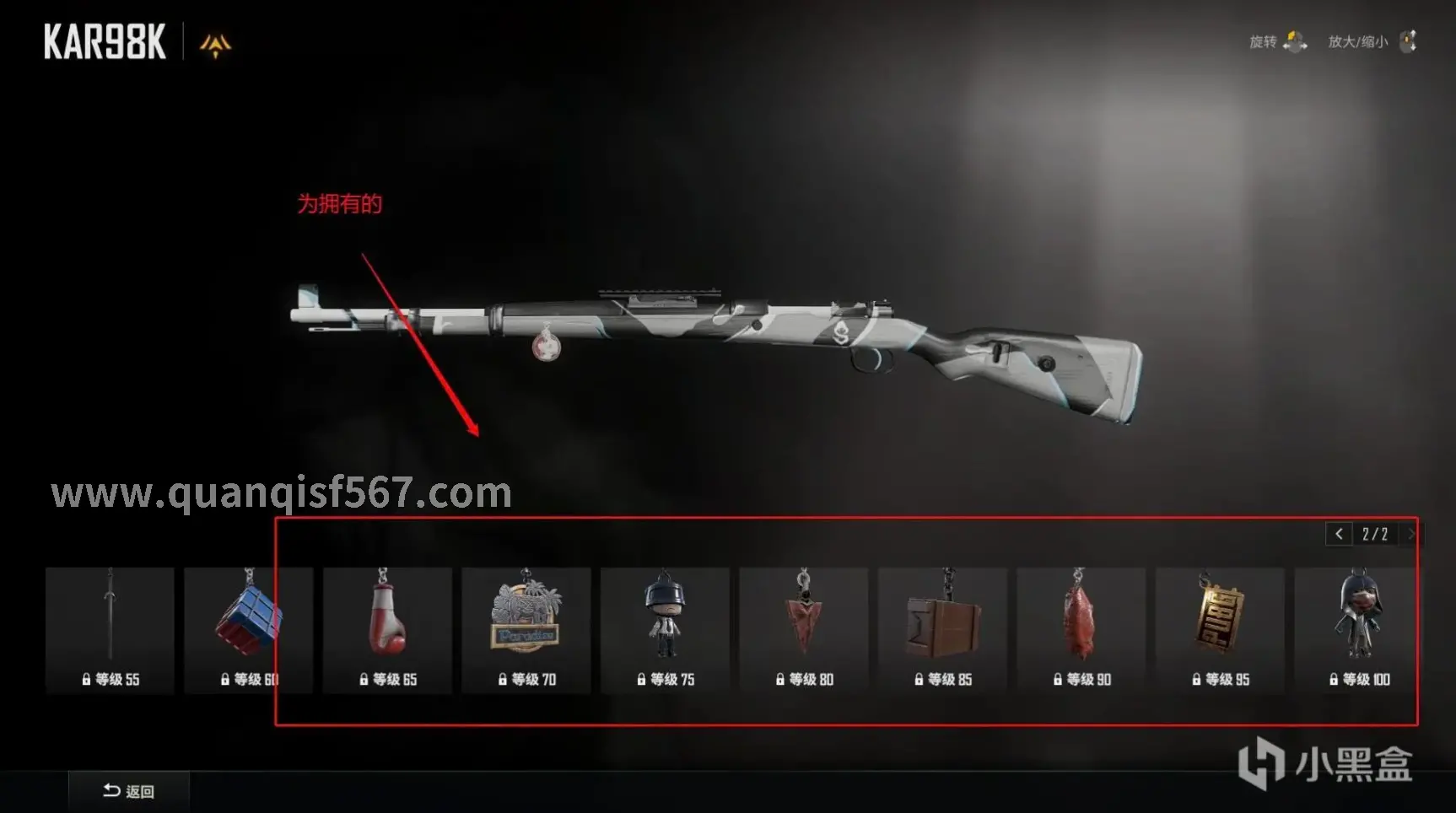Click the back button labeled 返回

[x=128, y=791]
